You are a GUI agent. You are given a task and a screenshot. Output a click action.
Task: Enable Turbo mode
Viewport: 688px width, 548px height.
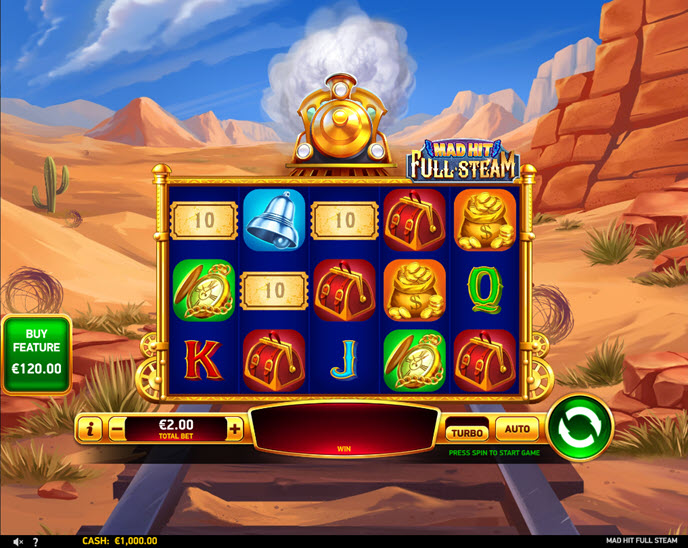click(467, 432)
